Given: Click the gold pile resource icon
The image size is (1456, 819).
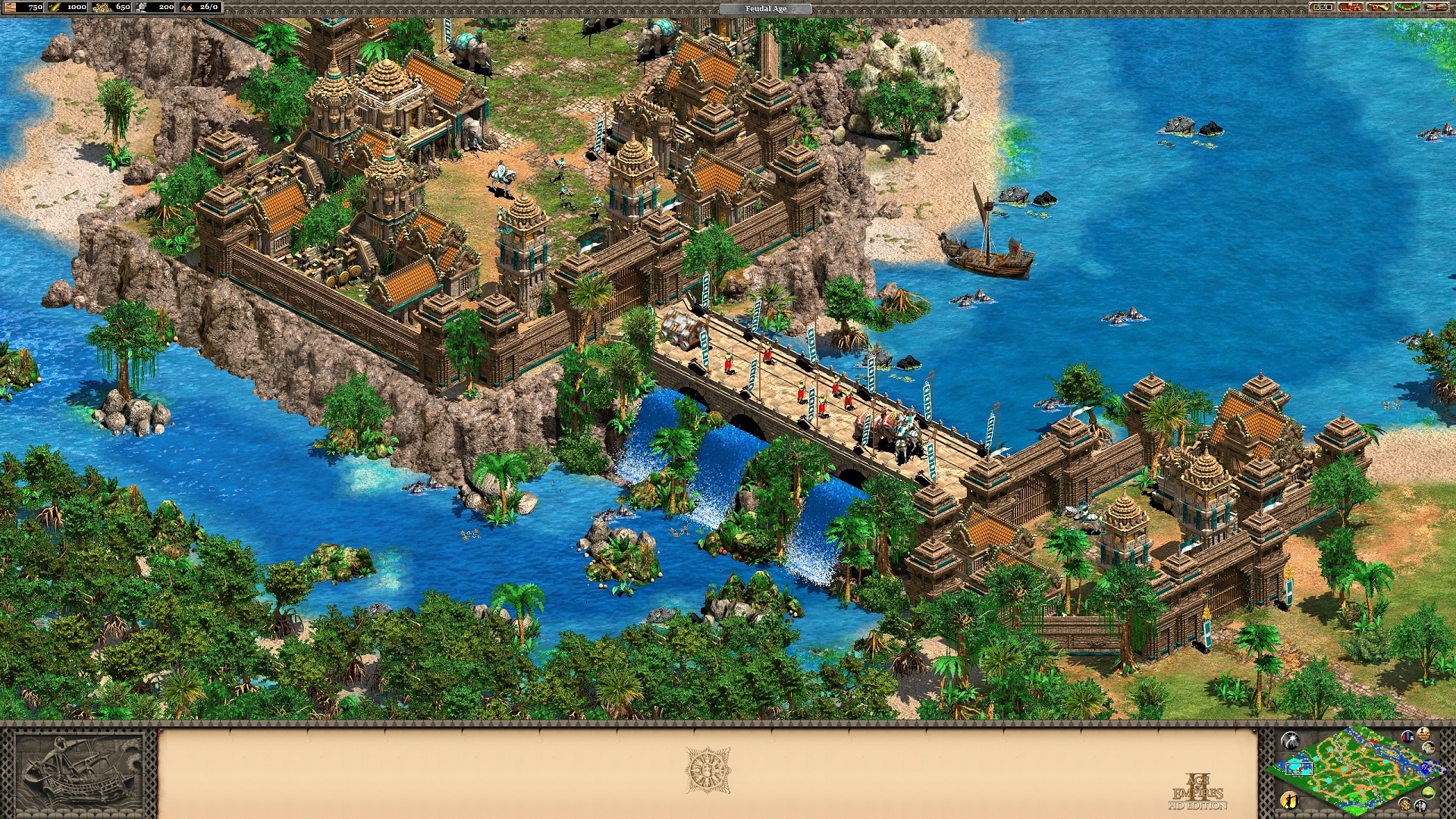Looking at the screenshot, I should click(x=101, y=8).
